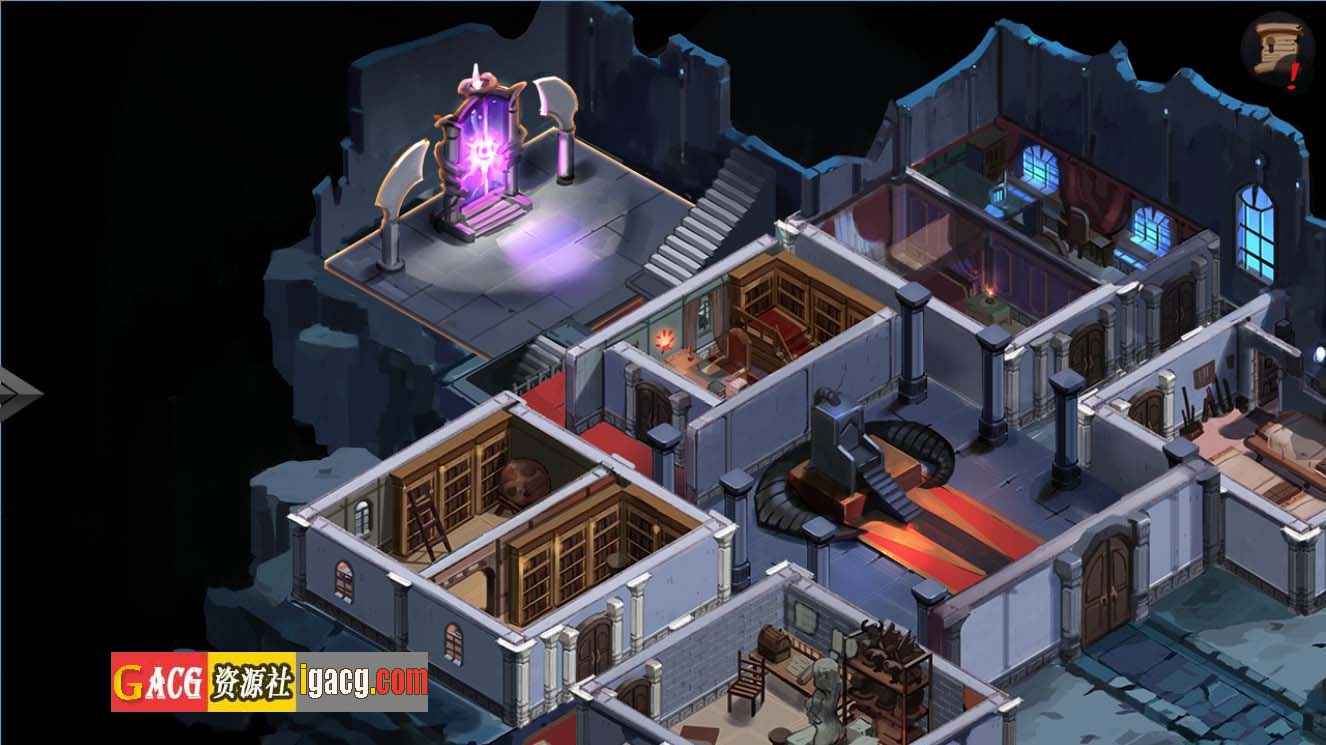Open the quest scroll with red exclamation mark
This screenshot has width=1326, height=745.
pos(1276,51)
